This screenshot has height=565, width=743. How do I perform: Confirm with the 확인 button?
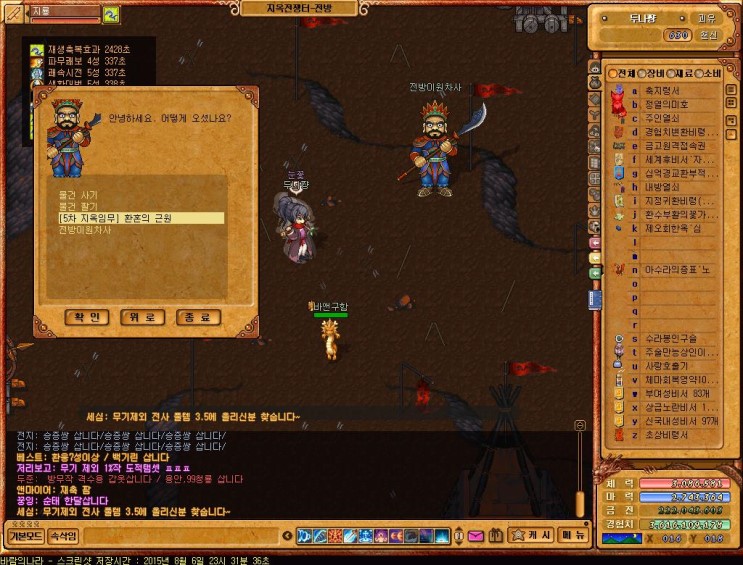87,317
